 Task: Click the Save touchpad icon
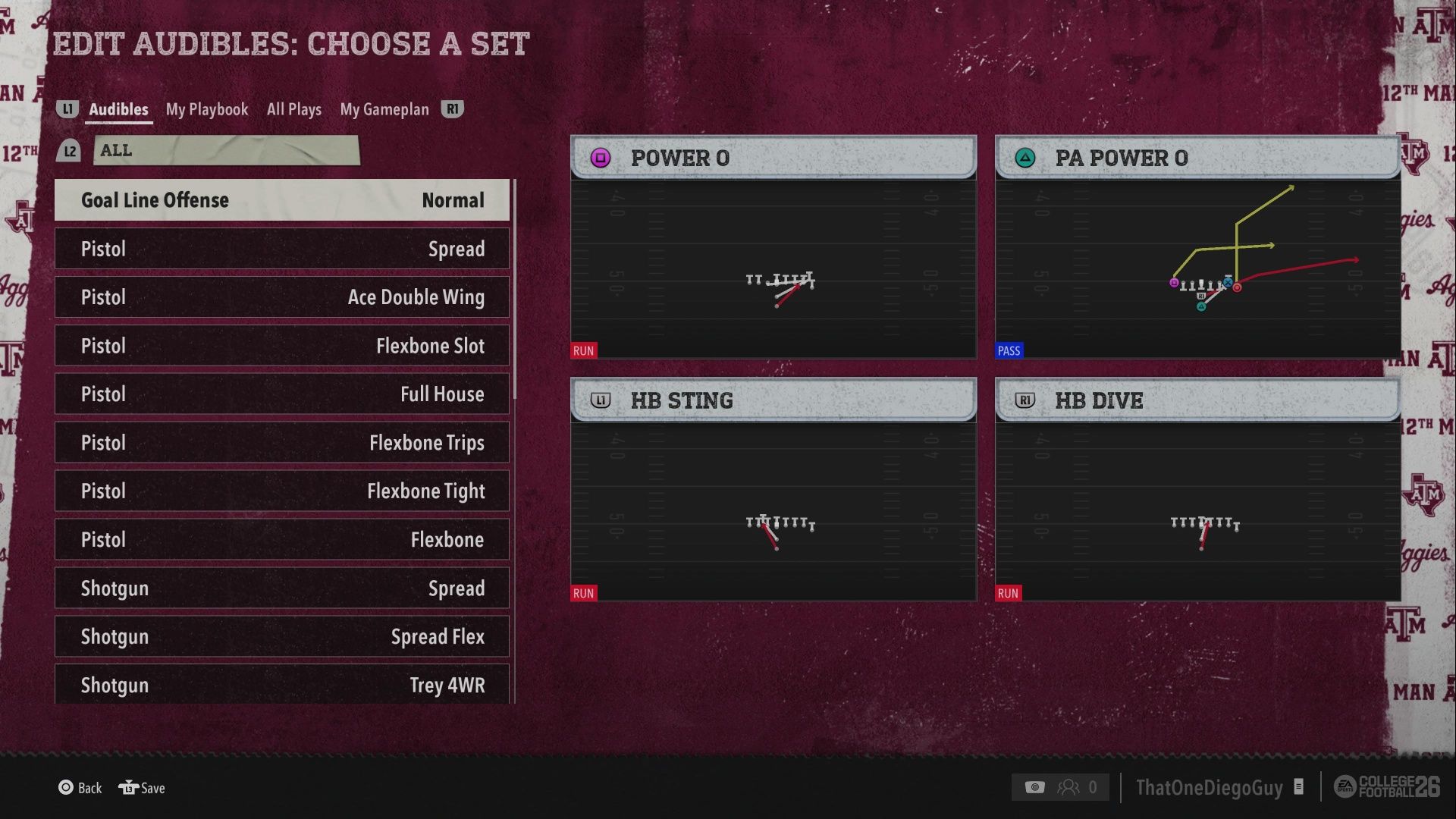coord(127,788)
